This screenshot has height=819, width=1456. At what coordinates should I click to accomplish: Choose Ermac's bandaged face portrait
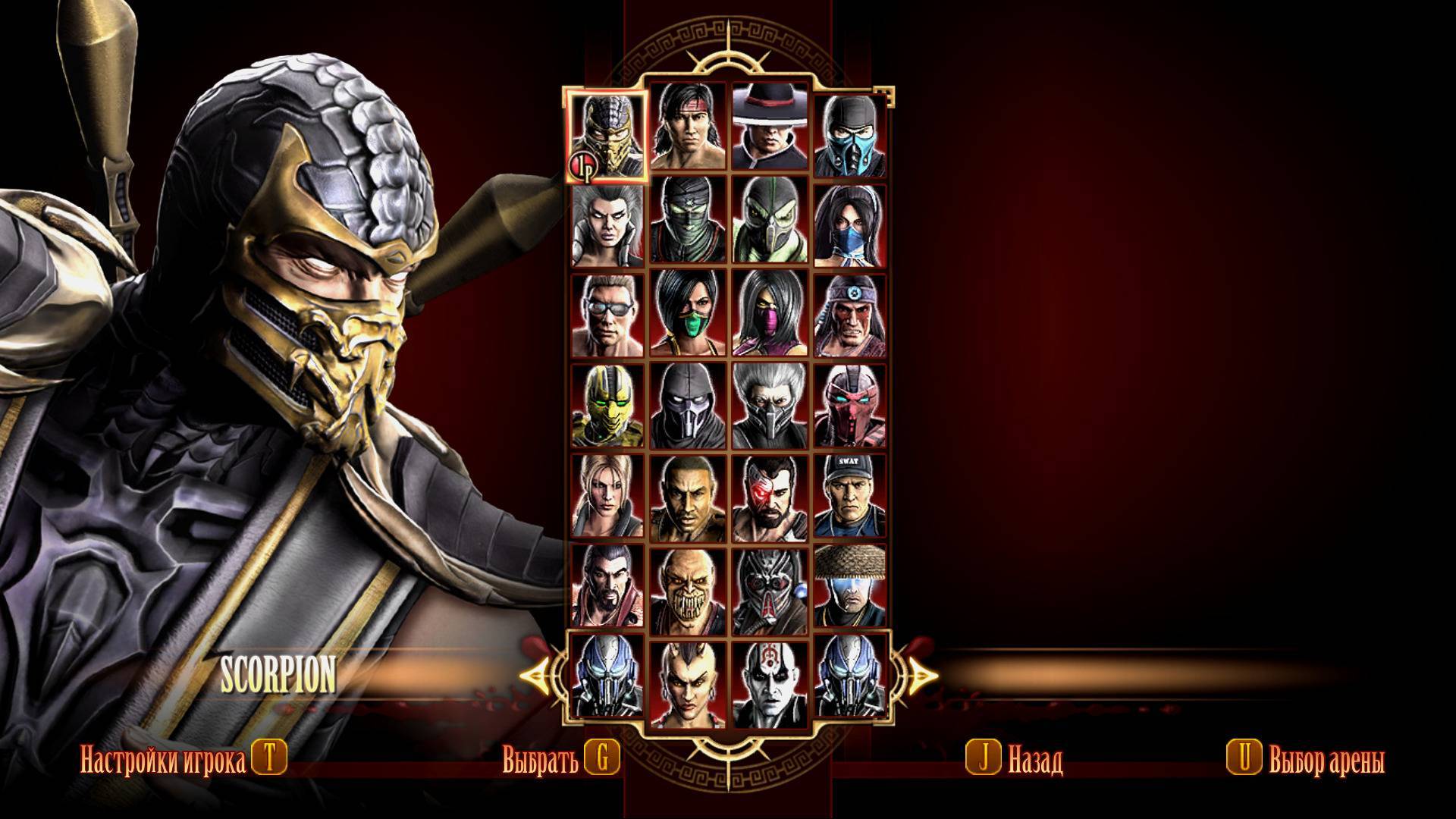tap(688, 225)
